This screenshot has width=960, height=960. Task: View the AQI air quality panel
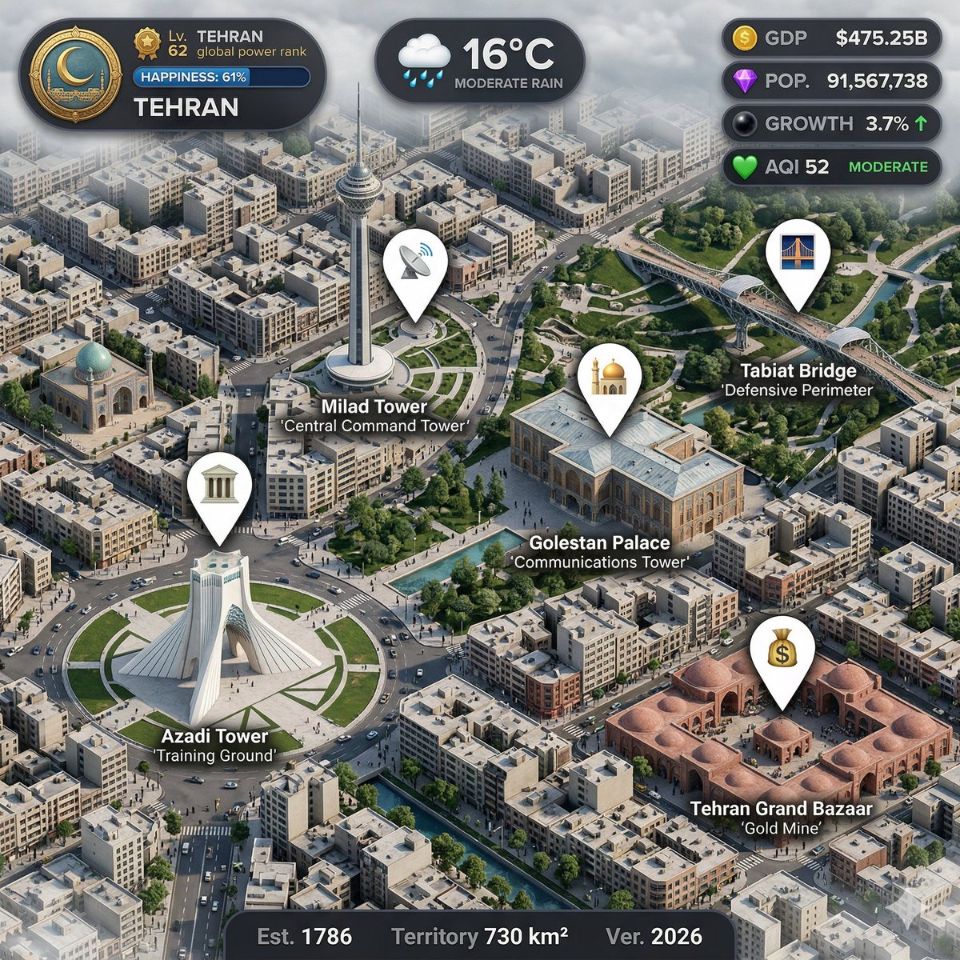(830, 166)
